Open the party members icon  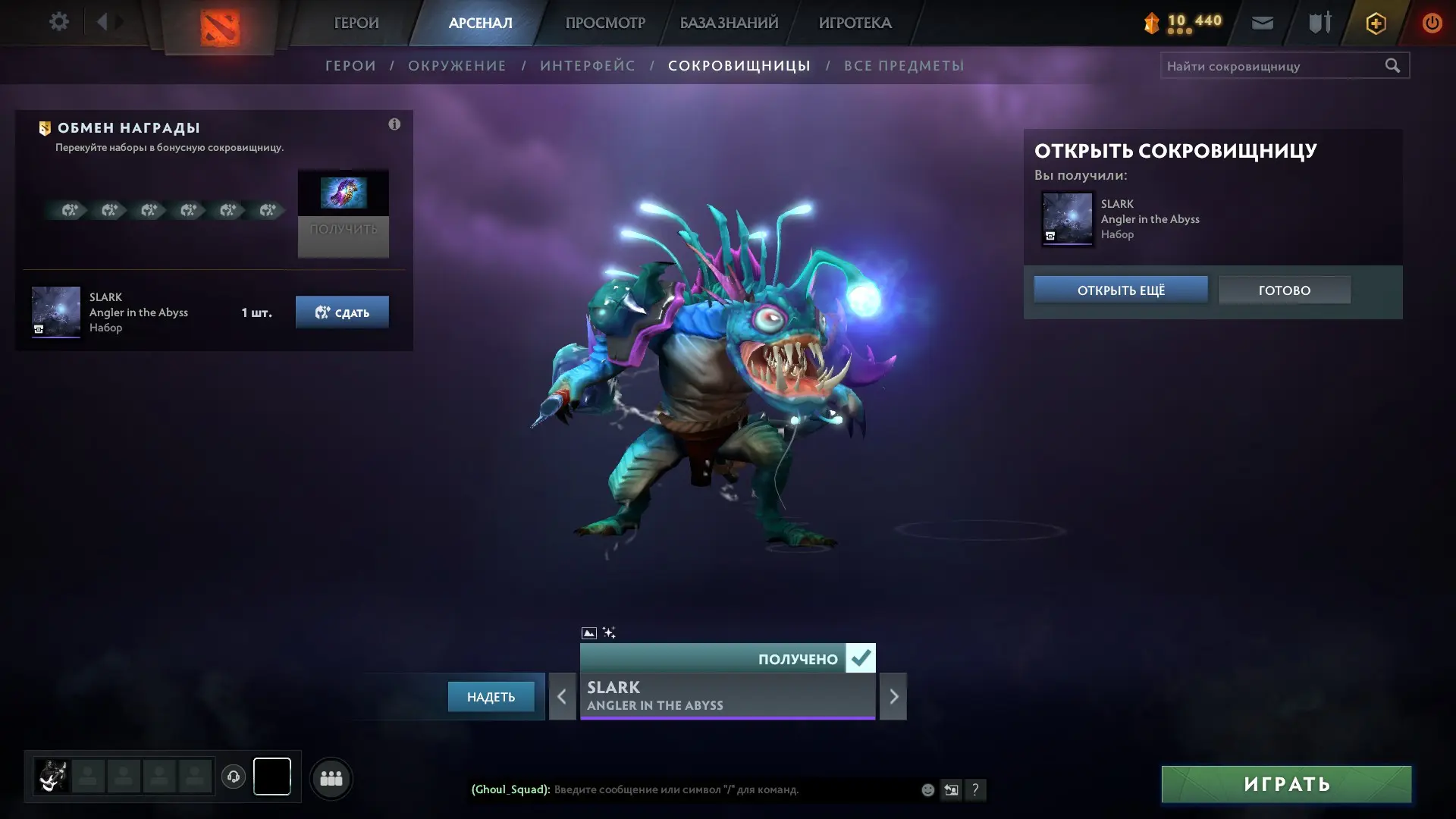pyautogui.click(x=331, y=778)
